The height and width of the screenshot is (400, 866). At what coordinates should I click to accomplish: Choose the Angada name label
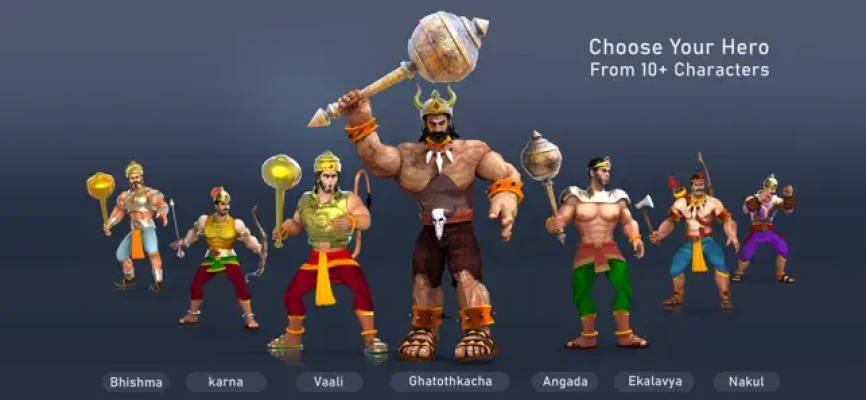tap(565, 382)
